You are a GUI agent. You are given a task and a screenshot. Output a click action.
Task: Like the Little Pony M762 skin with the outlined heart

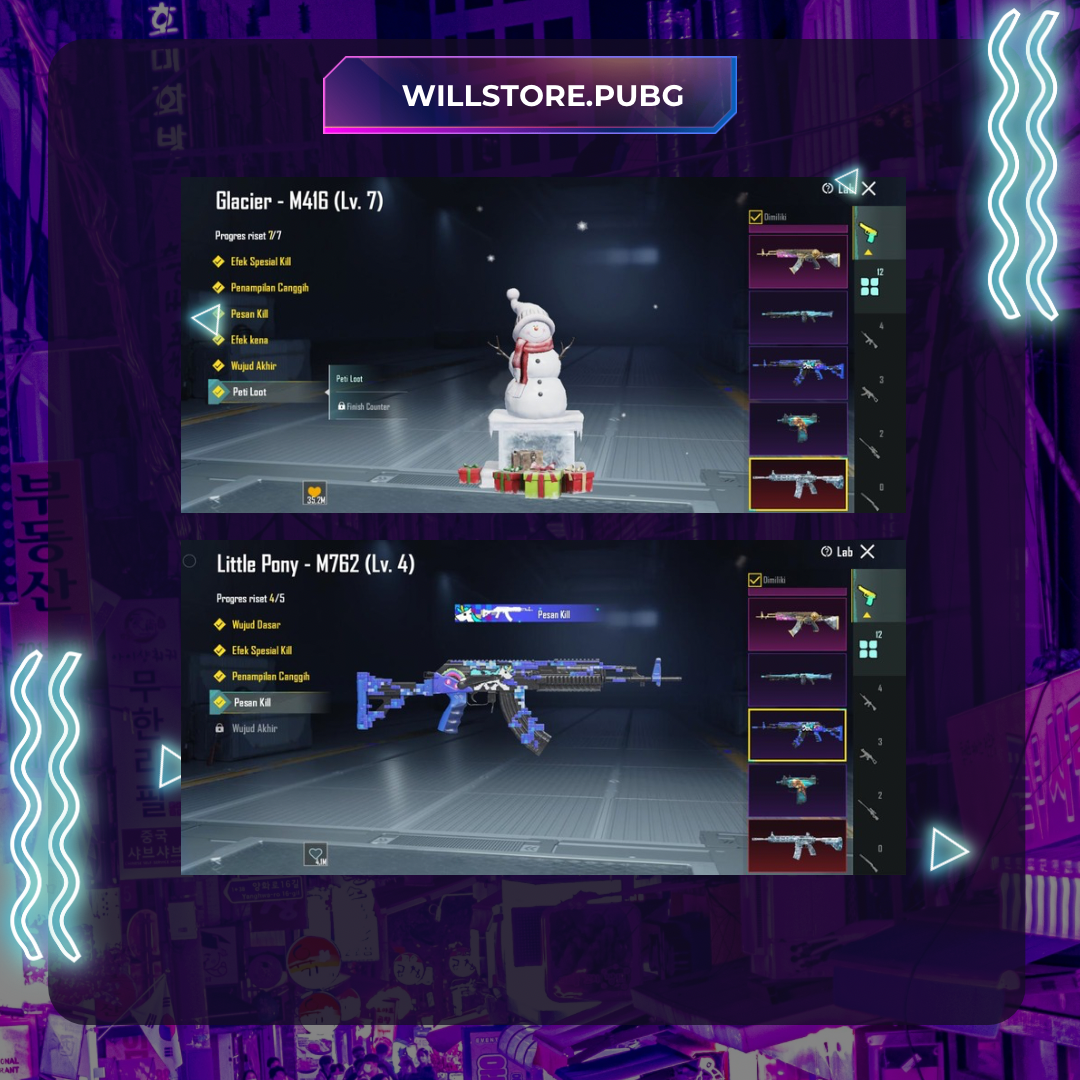316,855
